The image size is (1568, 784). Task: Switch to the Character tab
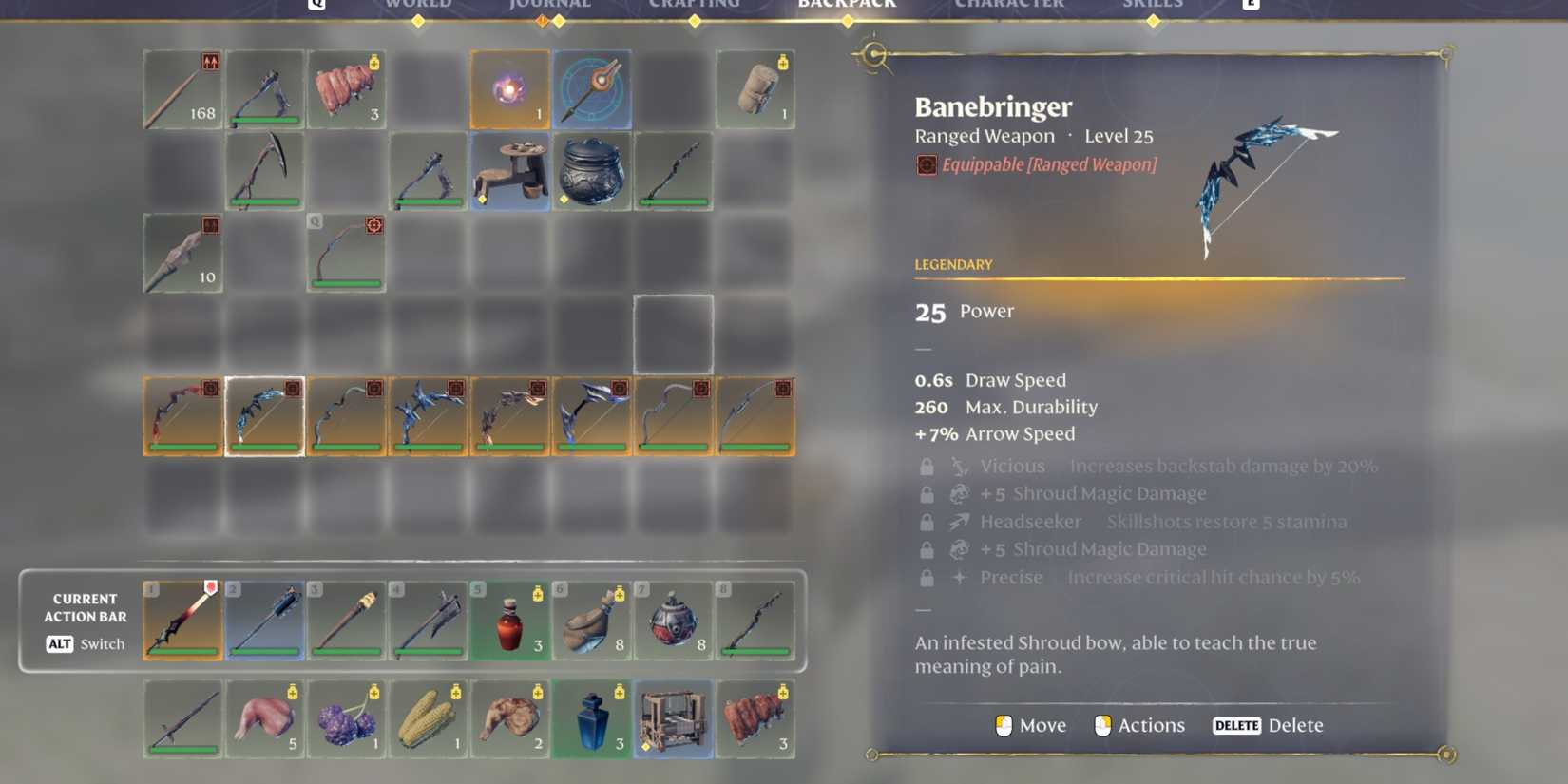tap(1009, 6)
